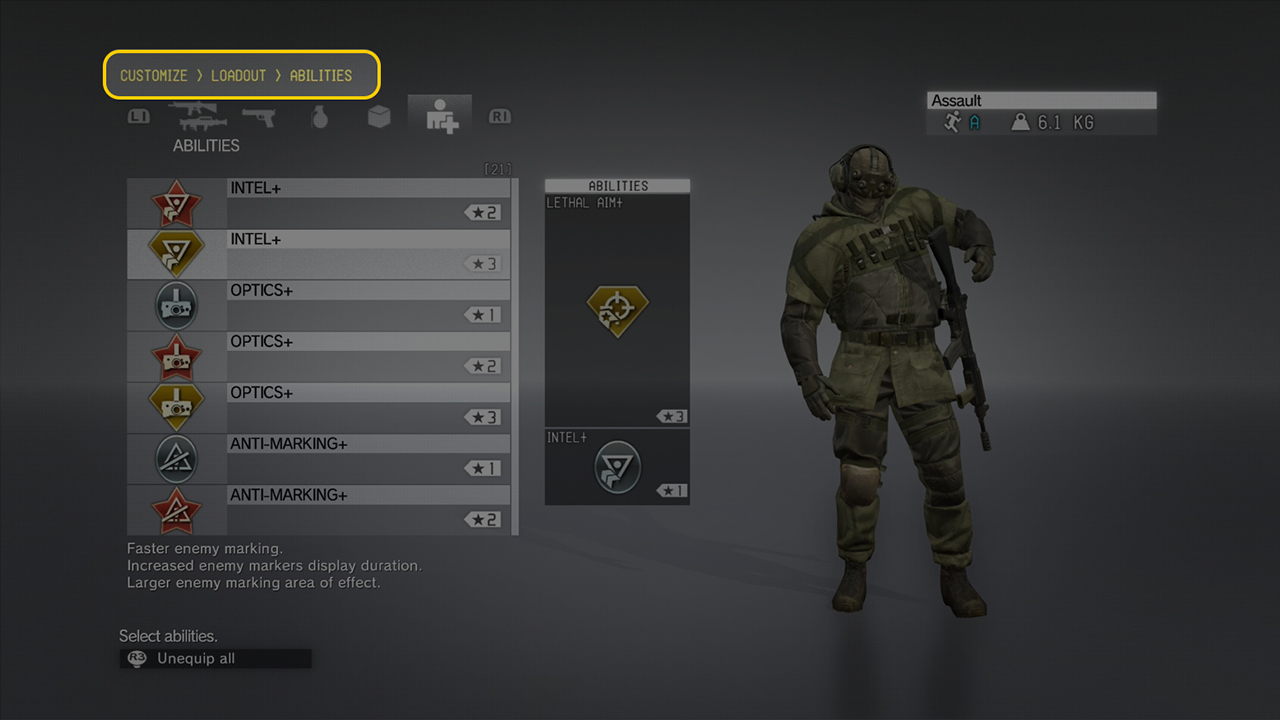1280x720 pixels.
Task: Select the two-star INTEL+ ability
Action: tap(318, 203)
